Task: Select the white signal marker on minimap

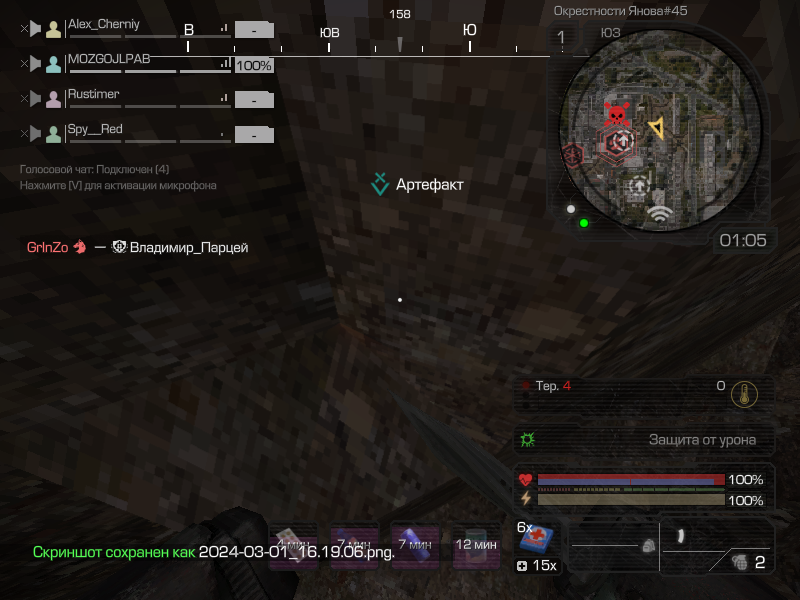Action: (x=658, y=212)
